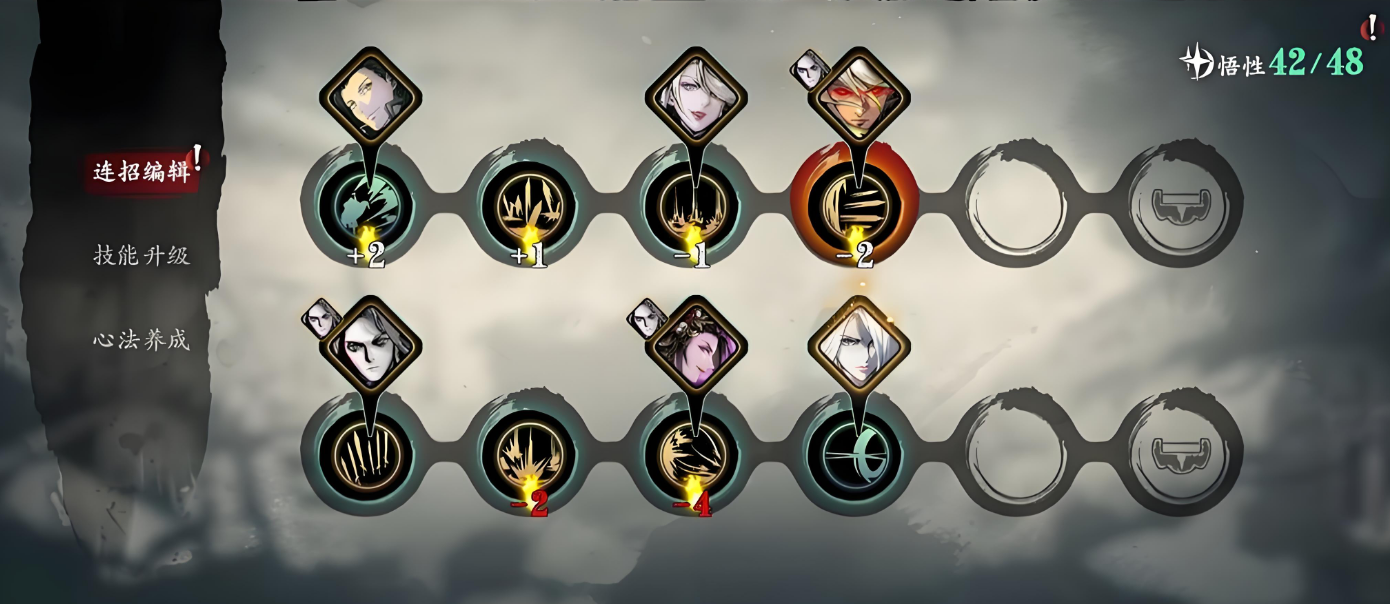Viewport: 1390px width, 604px height.
Task: Click the red-eyed masked character portrait
Action: click(x=859, y=98)
